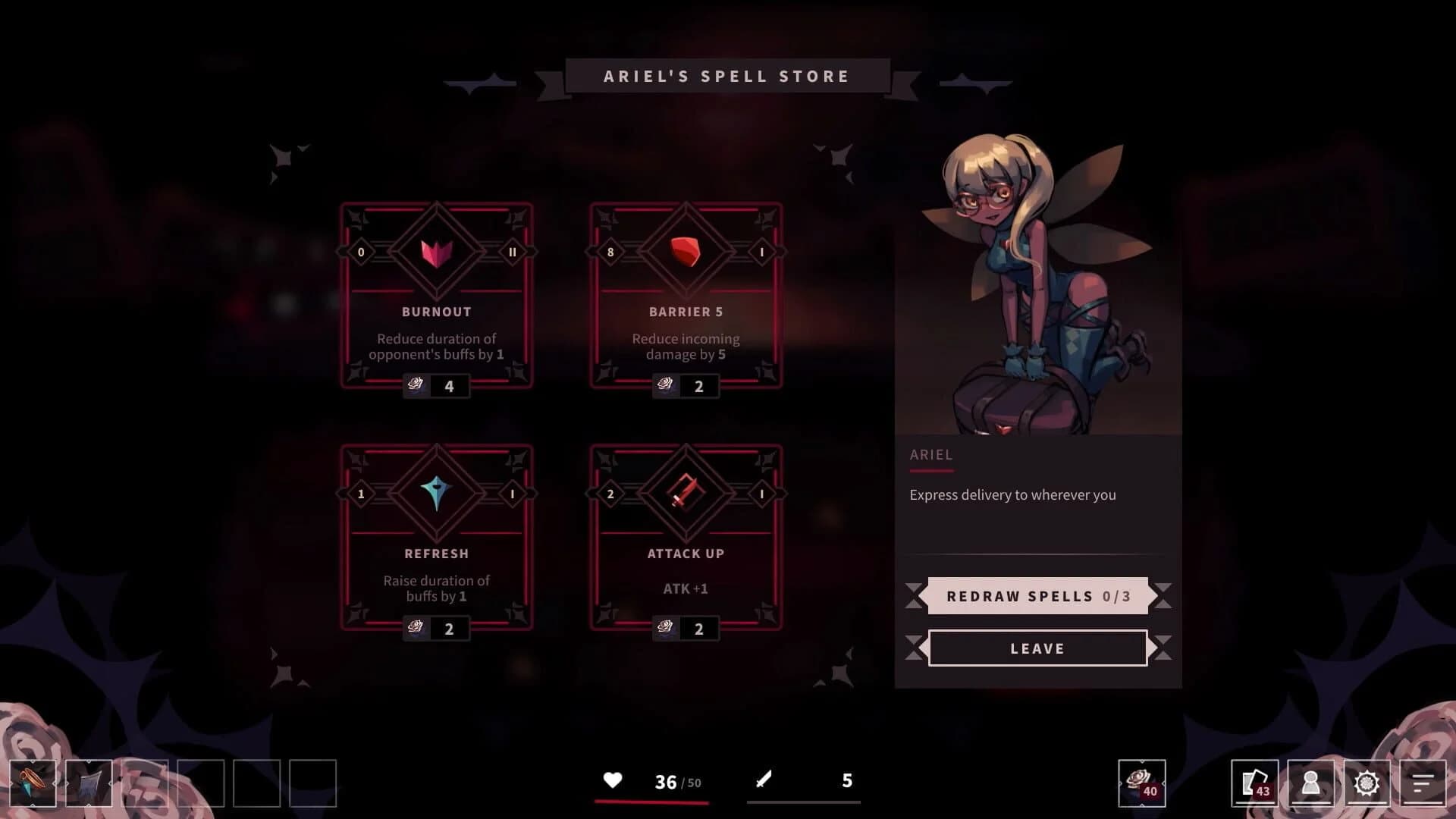Click the Redraw Spells button

(x=1038, y=596)
